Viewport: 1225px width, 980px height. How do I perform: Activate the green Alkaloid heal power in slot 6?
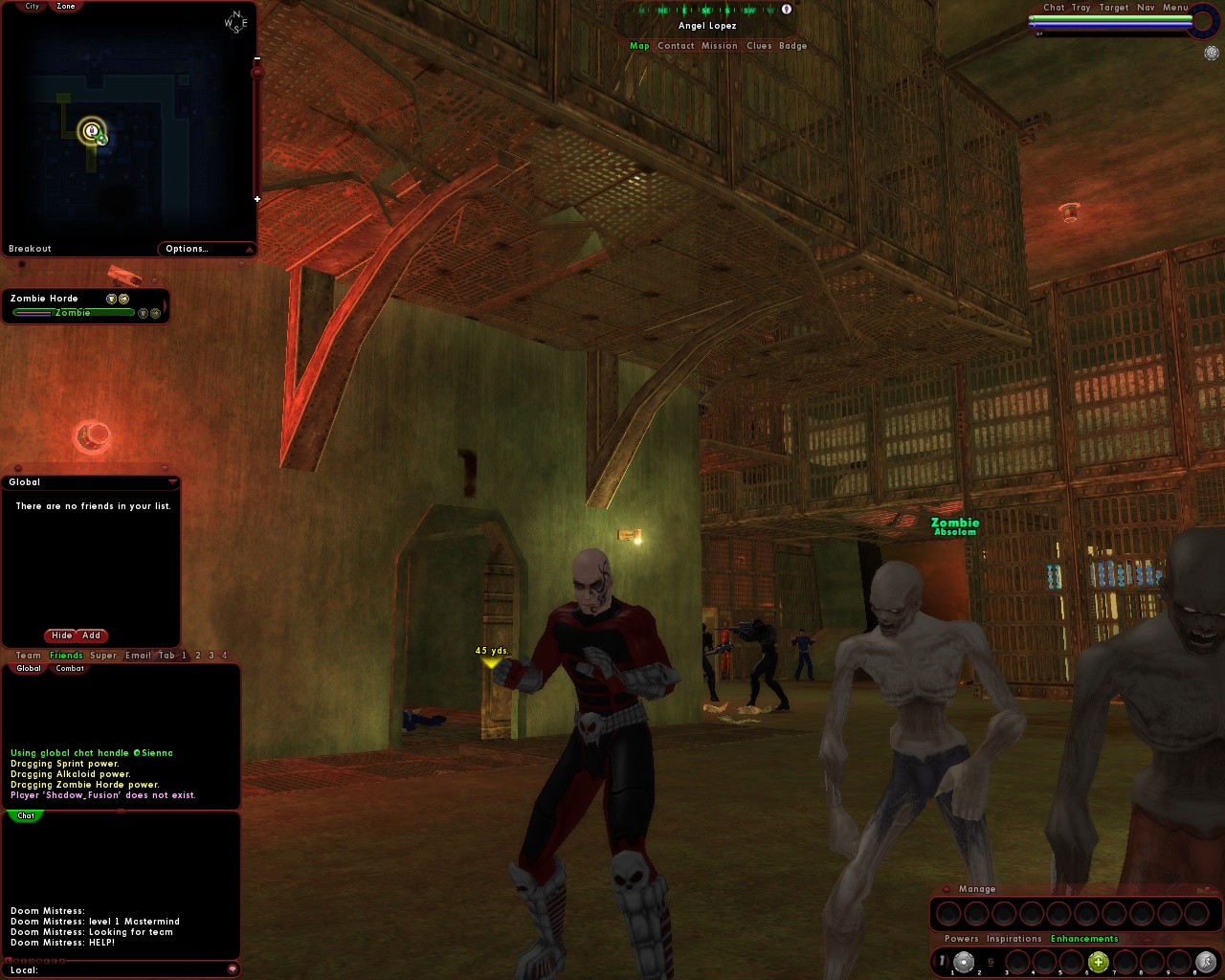coord(1098,963)
